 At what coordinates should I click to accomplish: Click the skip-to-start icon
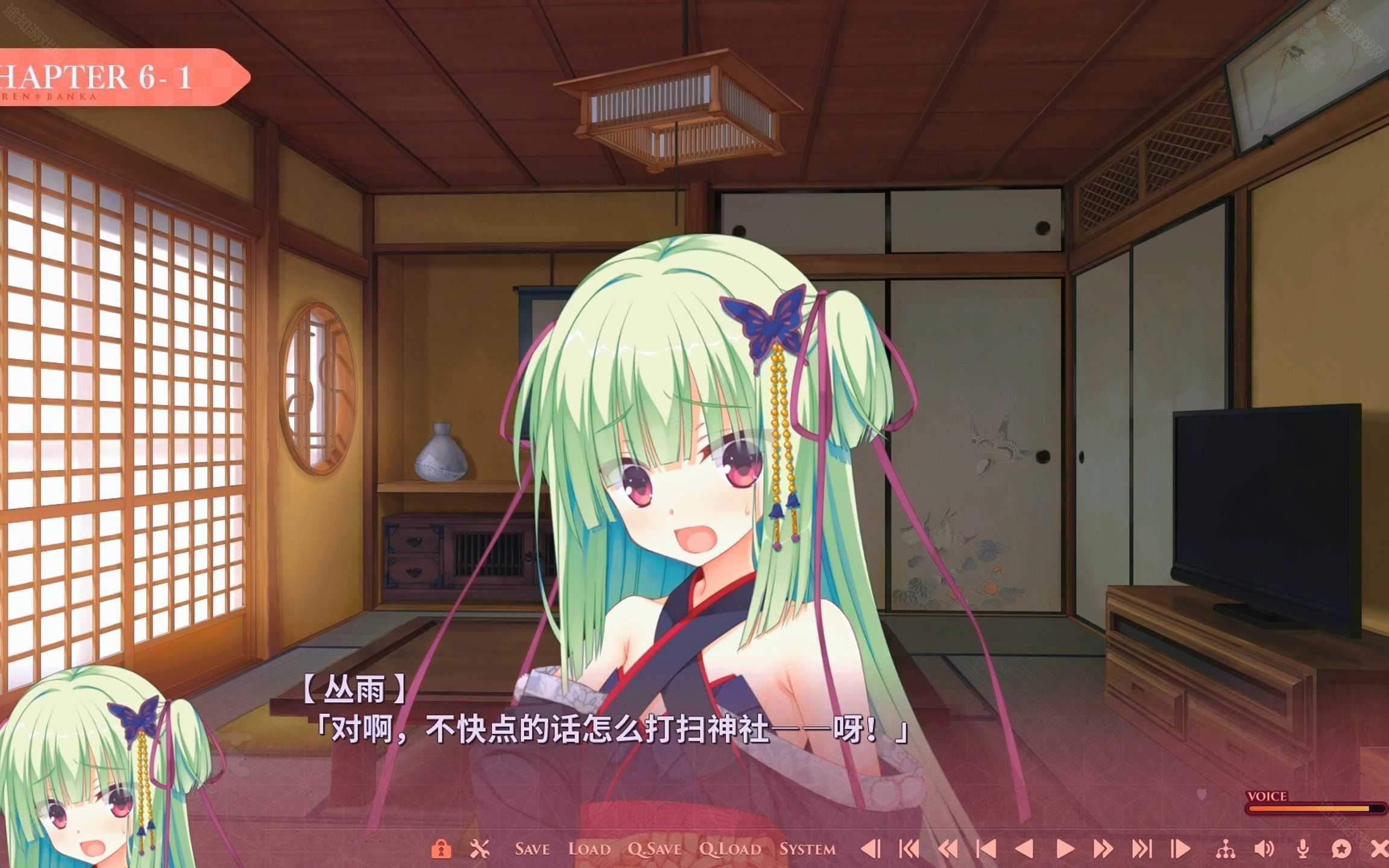[909, 850]
